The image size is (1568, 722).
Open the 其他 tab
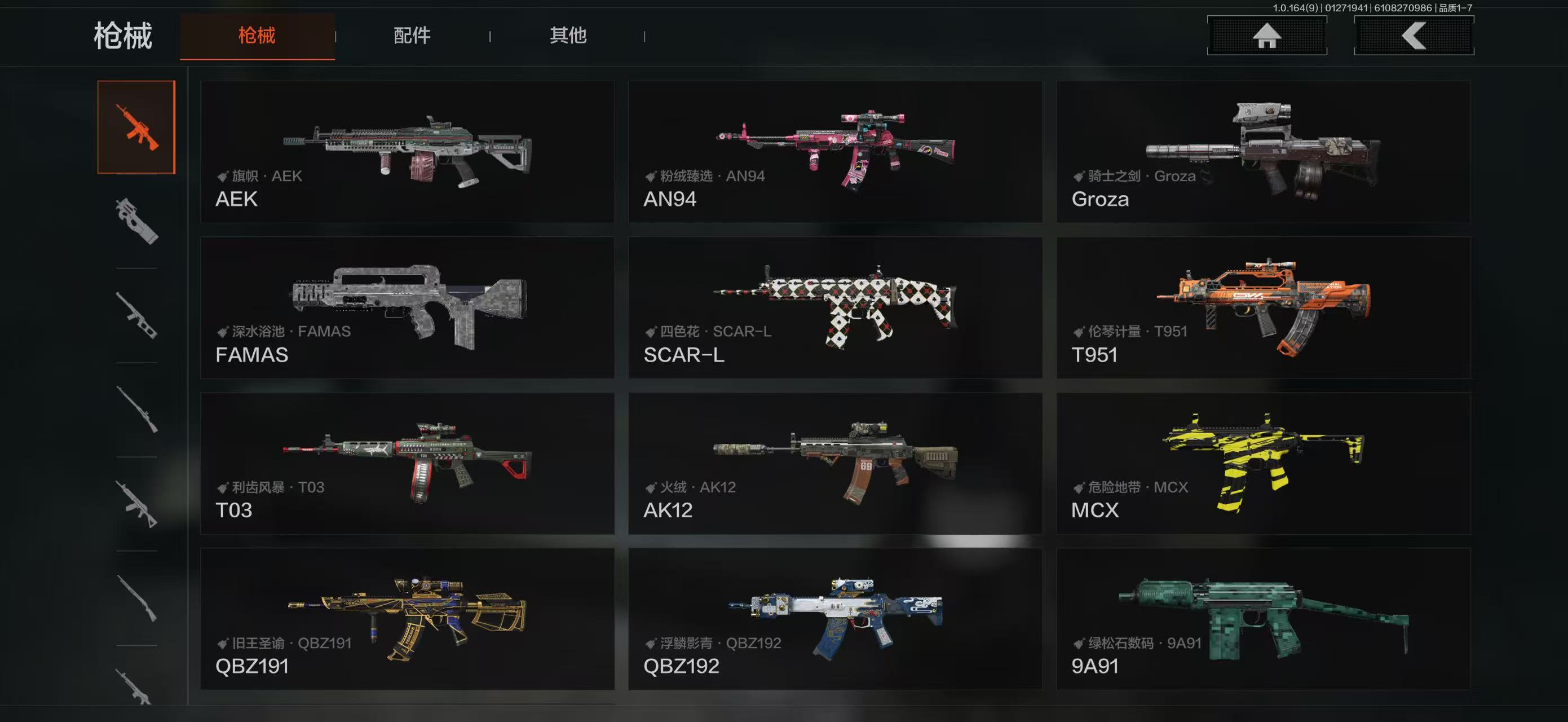click(568, 36)
